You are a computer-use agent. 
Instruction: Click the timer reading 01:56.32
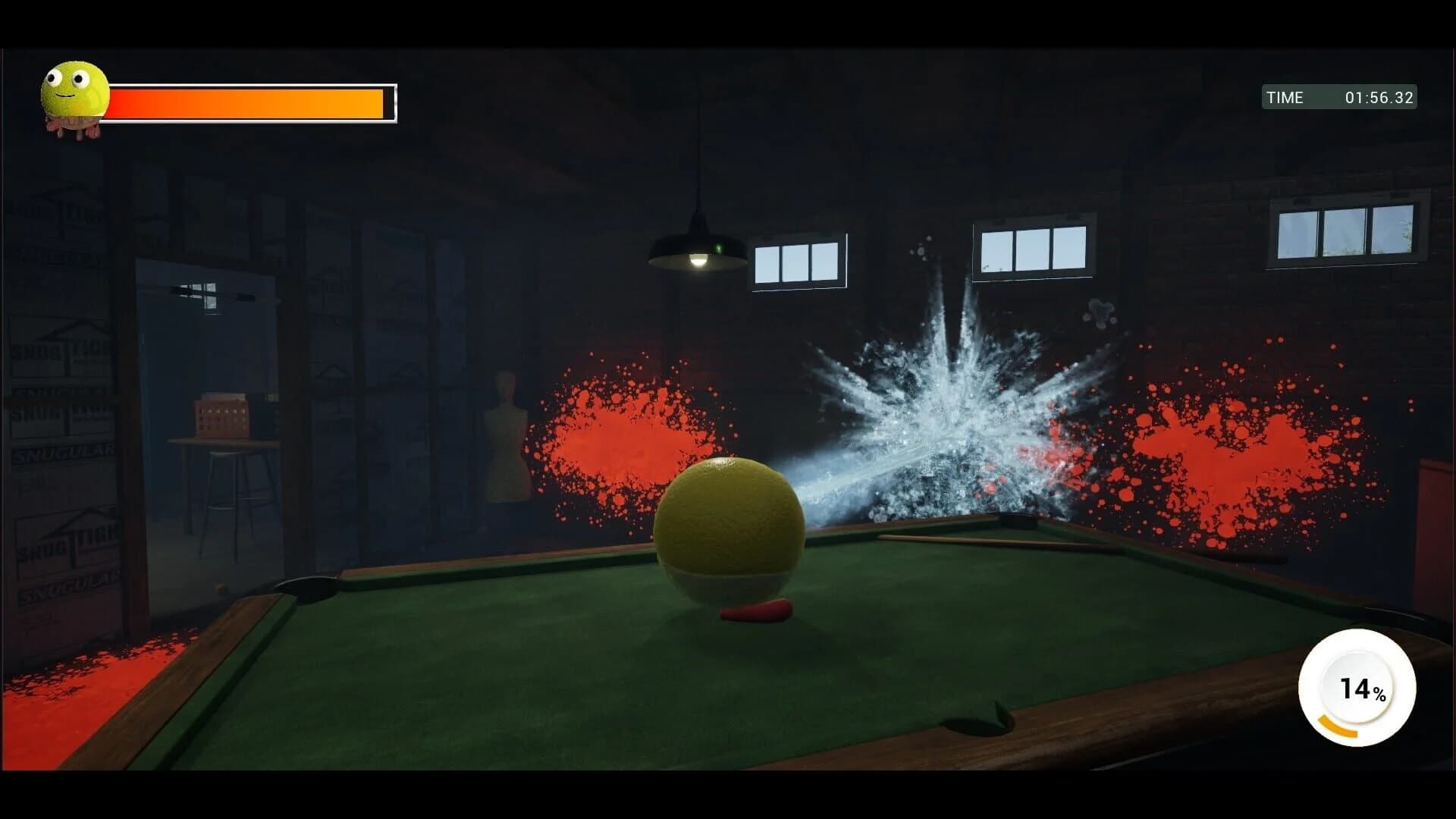coord(1380,97)
